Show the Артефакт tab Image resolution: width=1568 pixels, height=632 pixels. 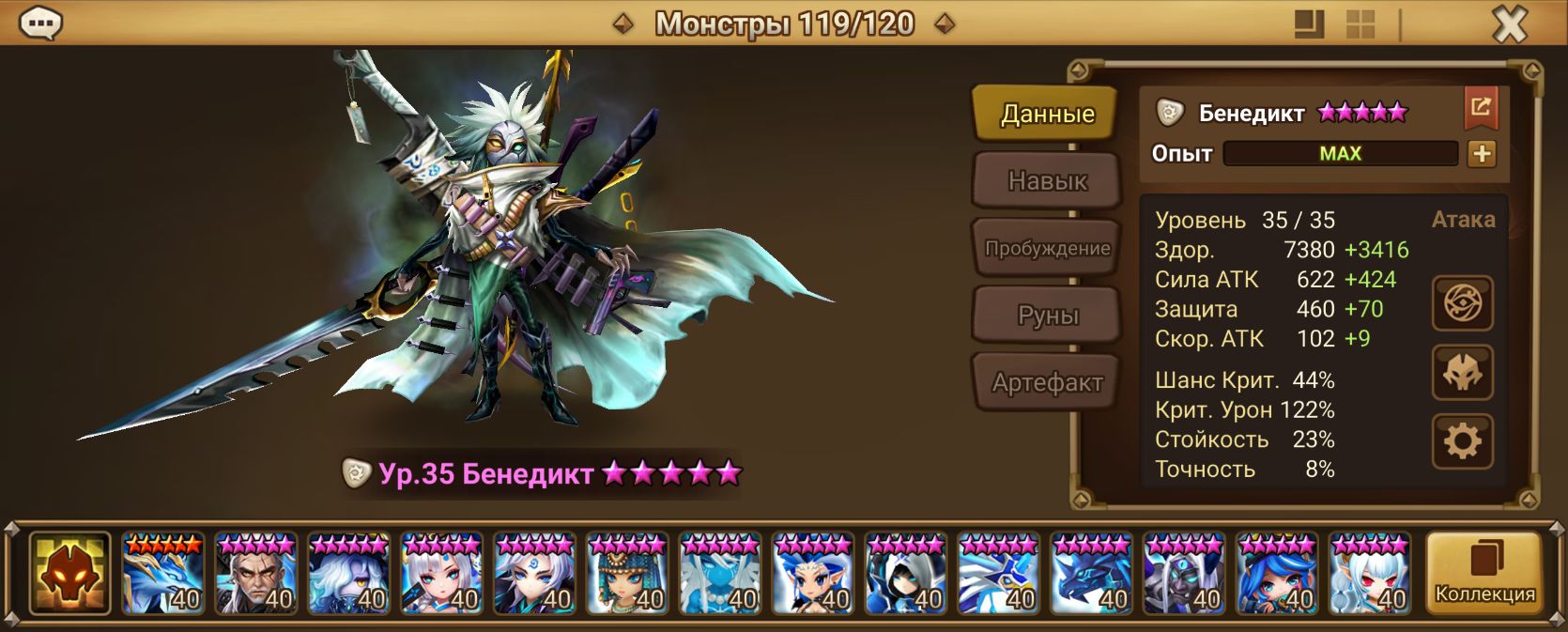point(1047,382)
